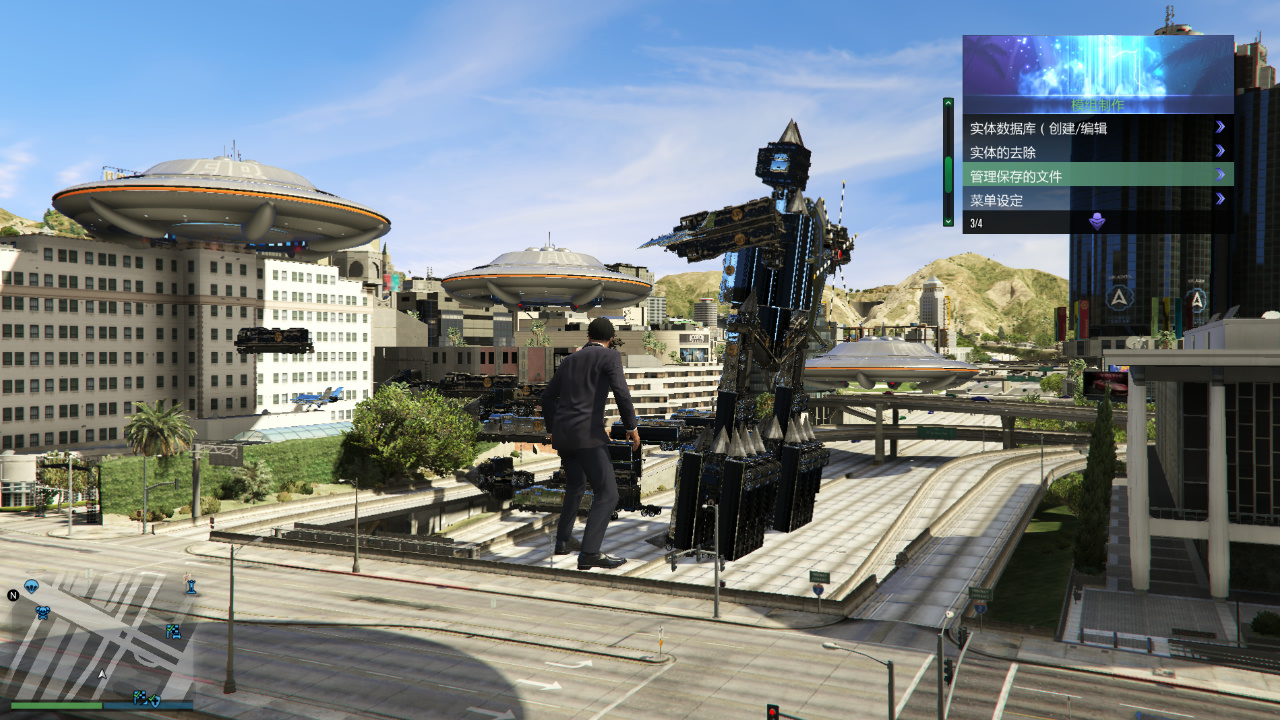The height and width of the screenshot is (720, 1280).
Task: Click the 实体数据库（创建/编辑 option
Action: (1040, 127)
